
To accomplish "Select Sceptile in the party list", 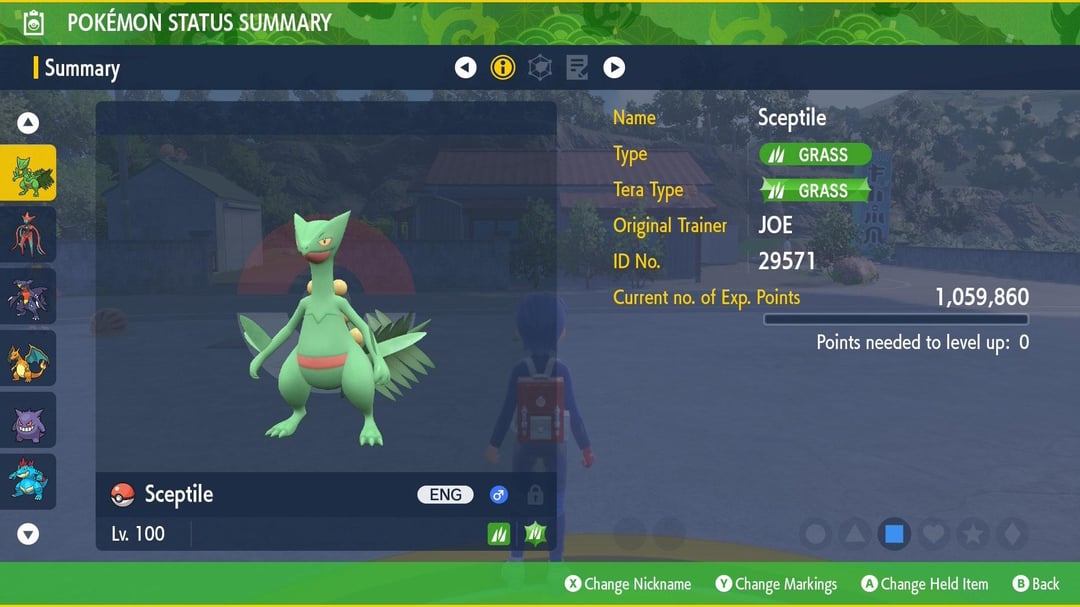I will 28,173.
